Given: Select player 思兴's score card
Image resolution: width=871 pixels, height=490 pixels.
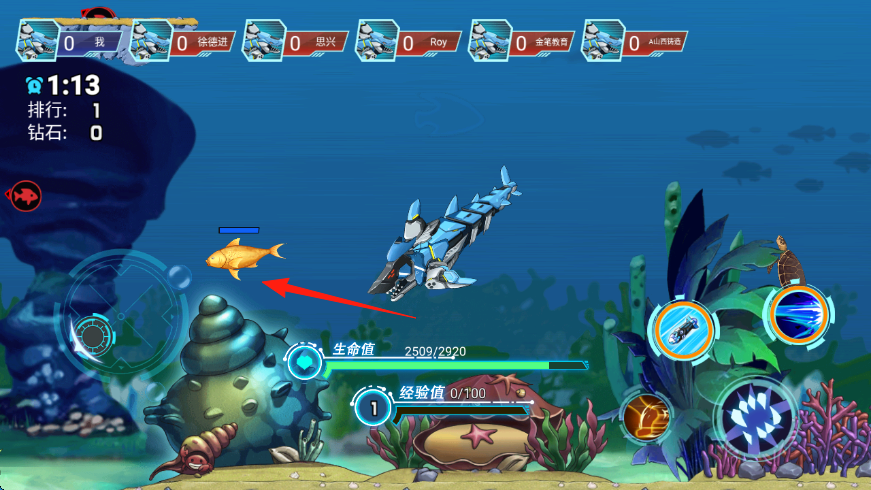Looking at the screenshot, I should [297, 42].
